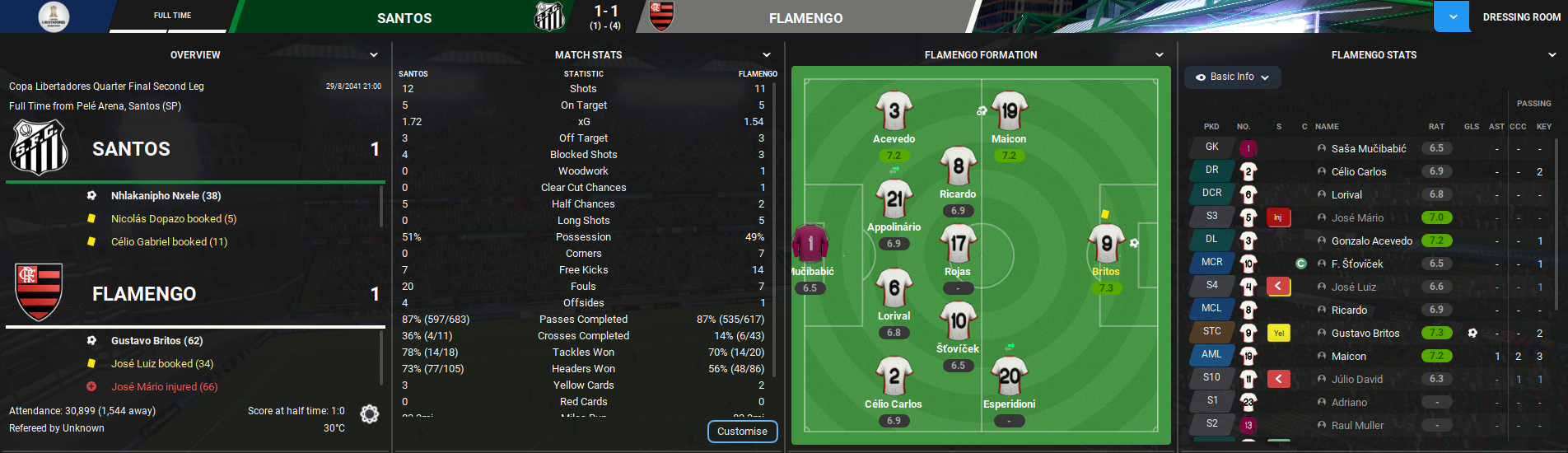Screen dimensions: 1568x453
Task: Open the Dressing Room screen
Action: [x=1521, y=17]
